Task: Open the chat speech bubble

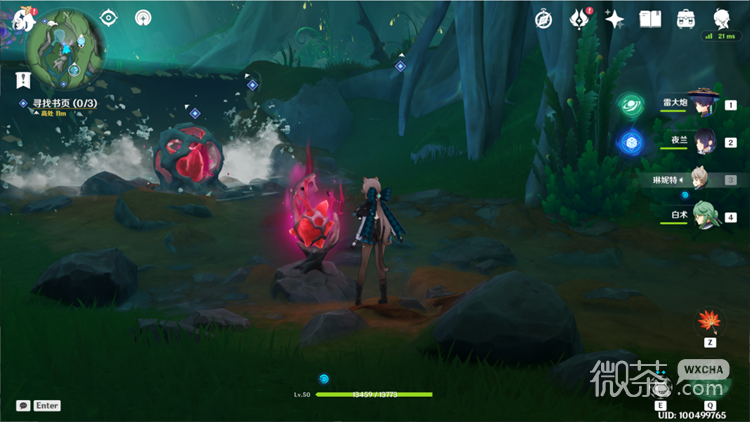Action: 23,405
